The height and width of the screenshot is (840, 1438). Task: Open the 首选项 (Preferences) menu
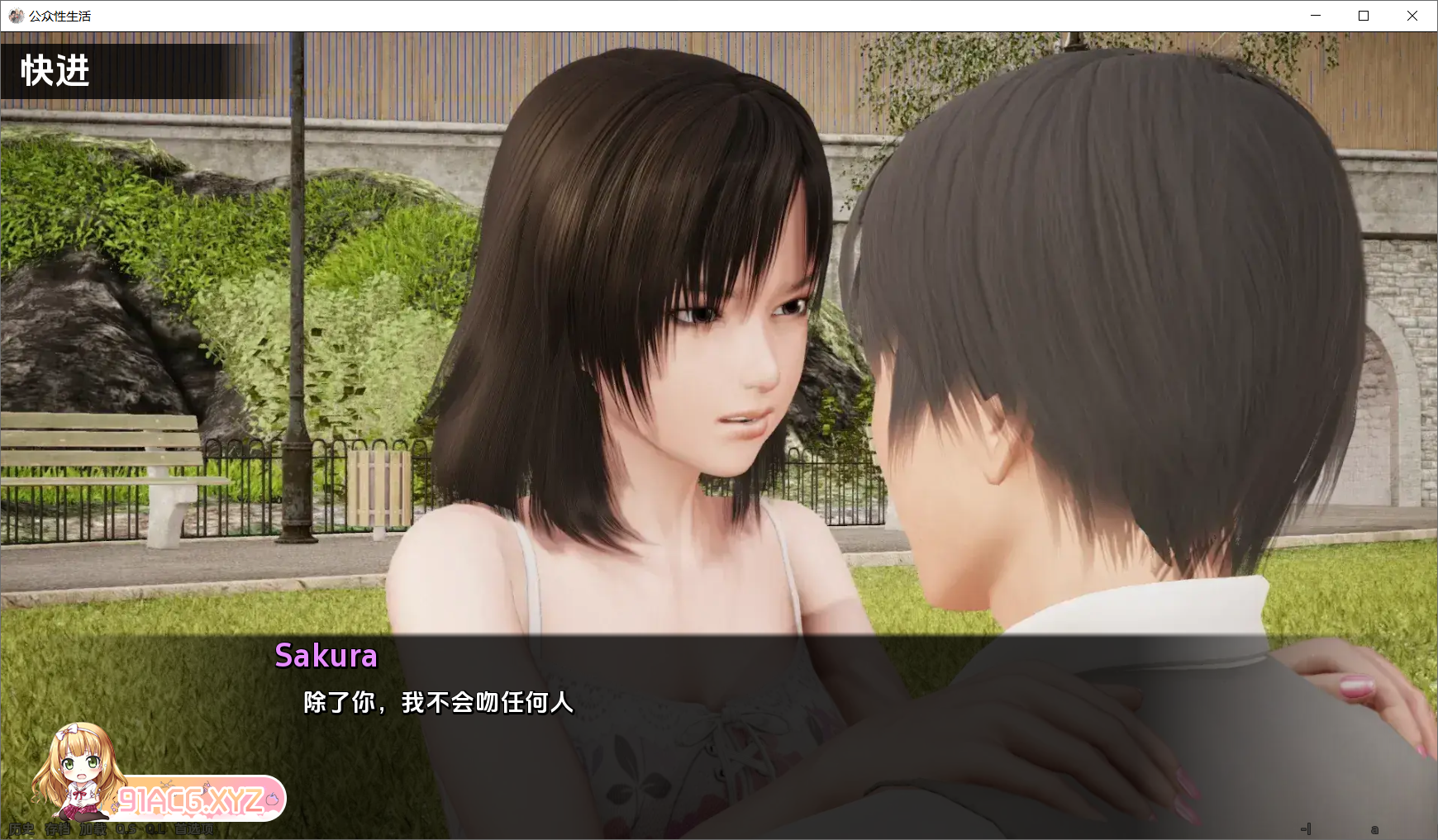pyautogui.click(x=195, y=828)
